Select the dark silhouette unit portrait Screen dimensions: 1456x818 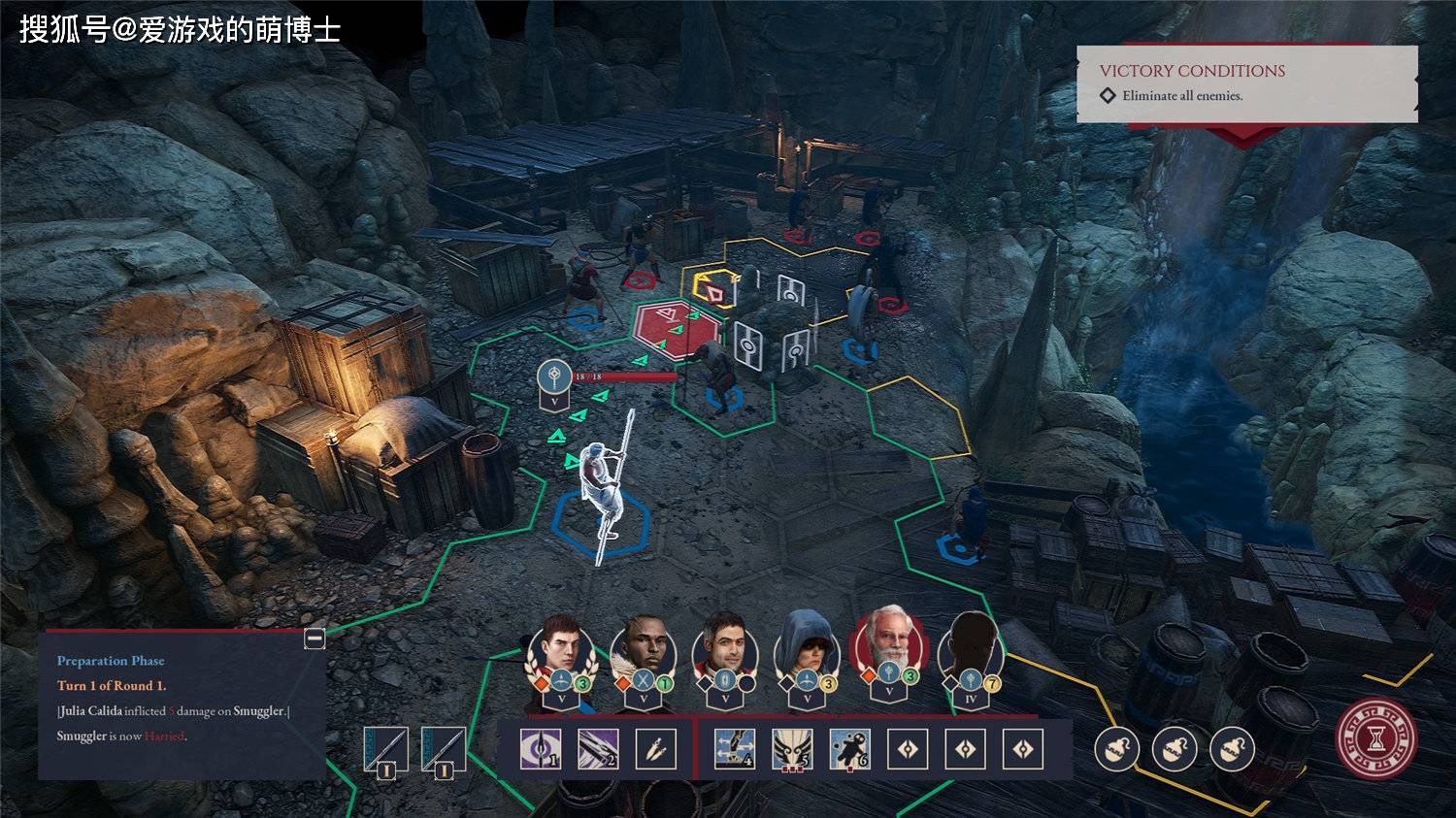pos(970,646)
